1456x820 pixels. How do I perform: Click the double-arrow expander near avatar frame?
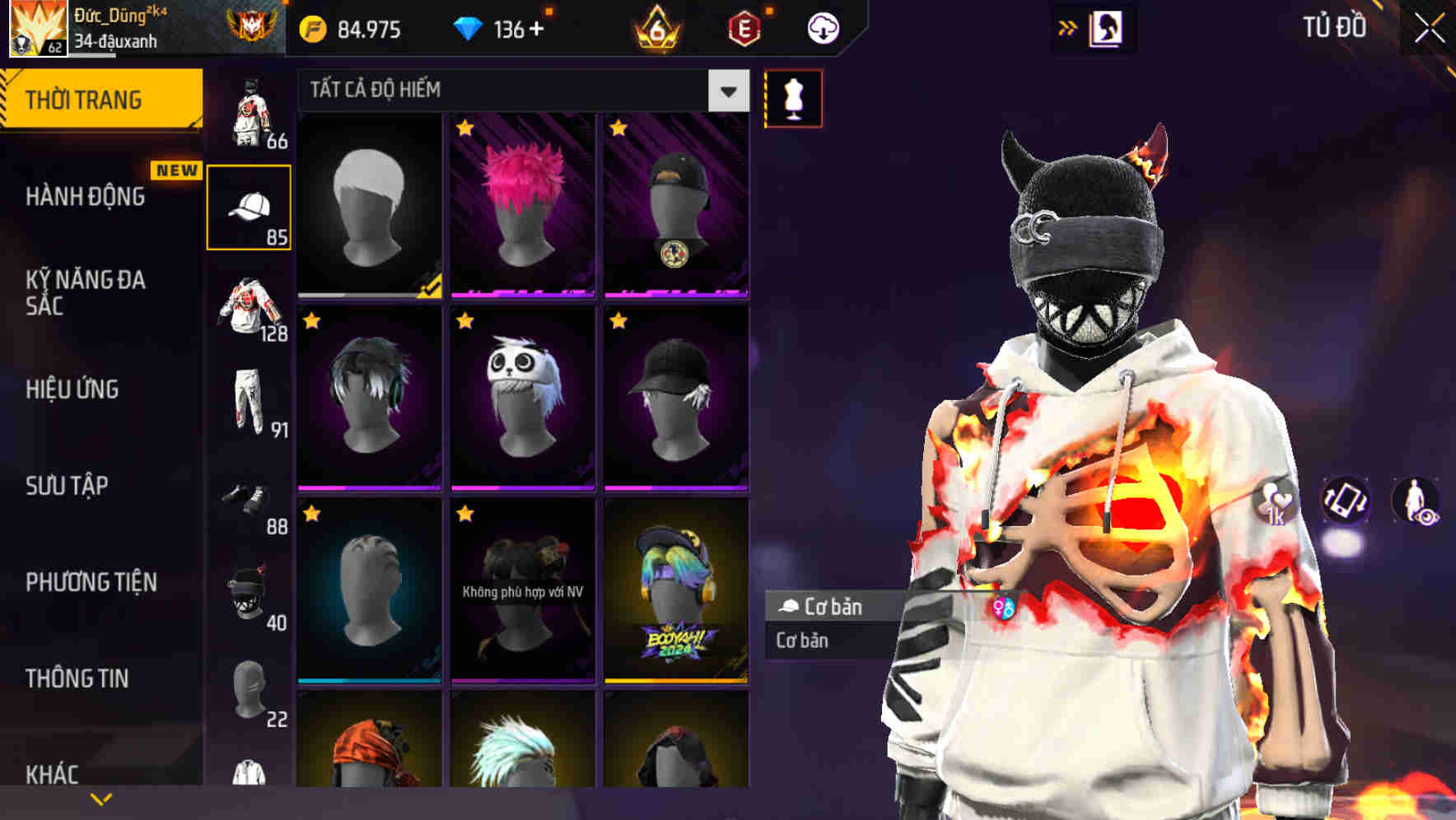pyautogui.click(x=1066, y=27)
